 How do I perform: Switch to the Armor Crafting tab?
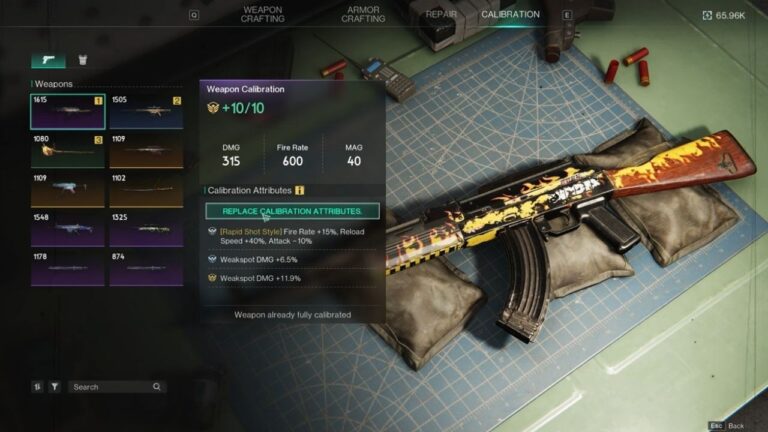point(363,15)
